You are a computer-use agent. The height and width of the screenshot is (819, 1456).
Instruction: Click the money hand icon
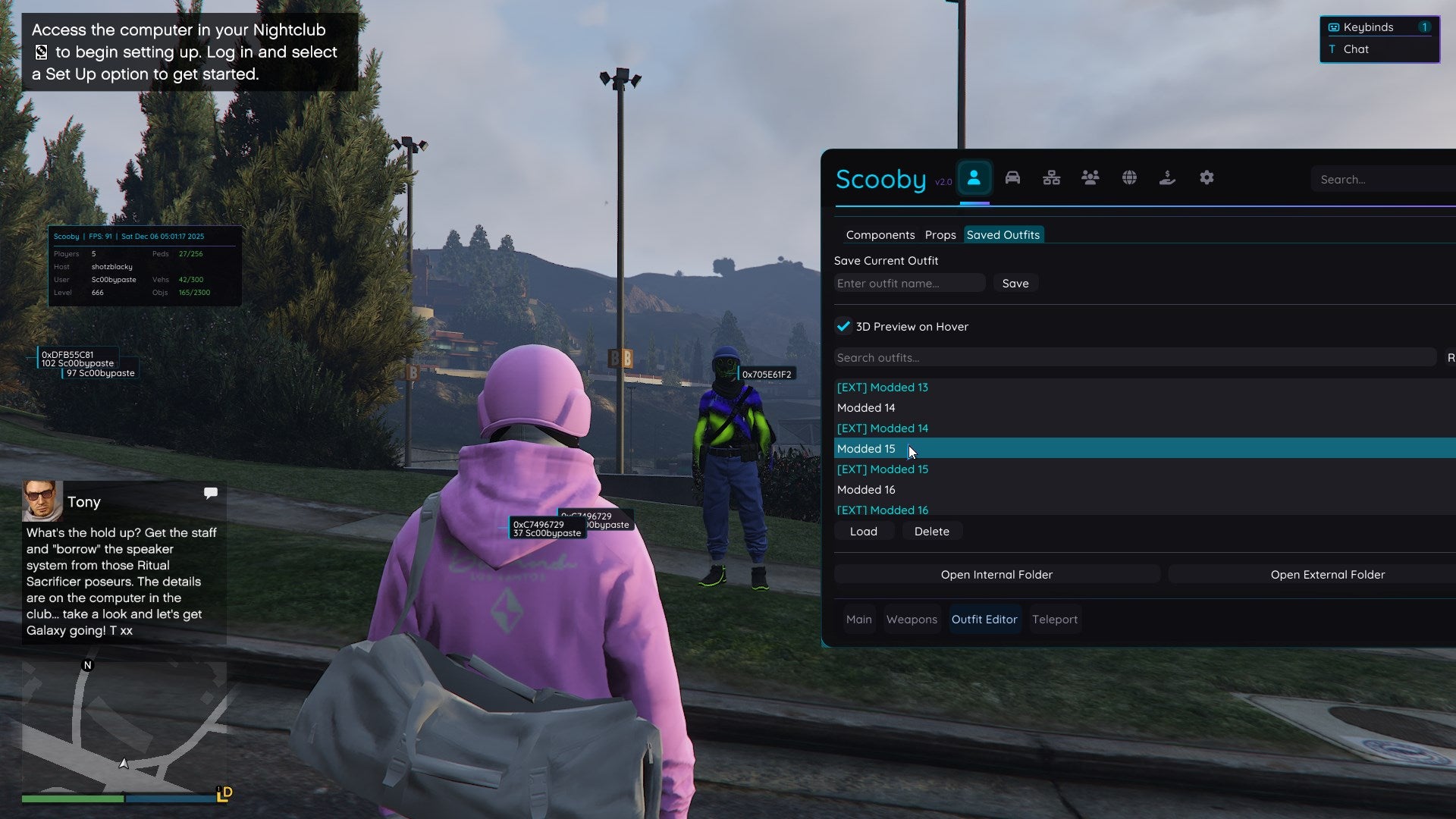(x=1167, y=177)
